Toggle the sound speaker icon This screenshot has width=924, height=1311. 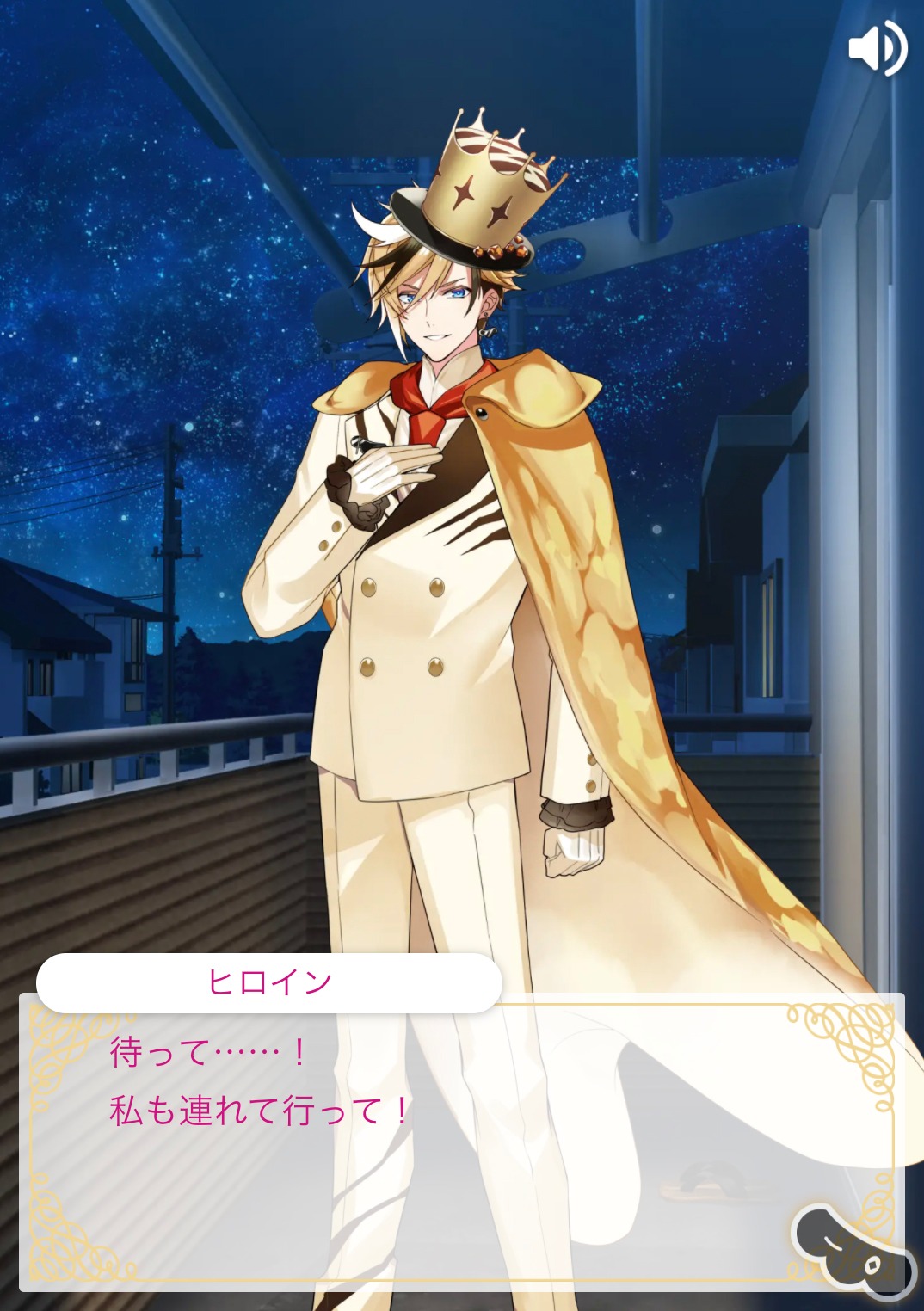[877, 47]
